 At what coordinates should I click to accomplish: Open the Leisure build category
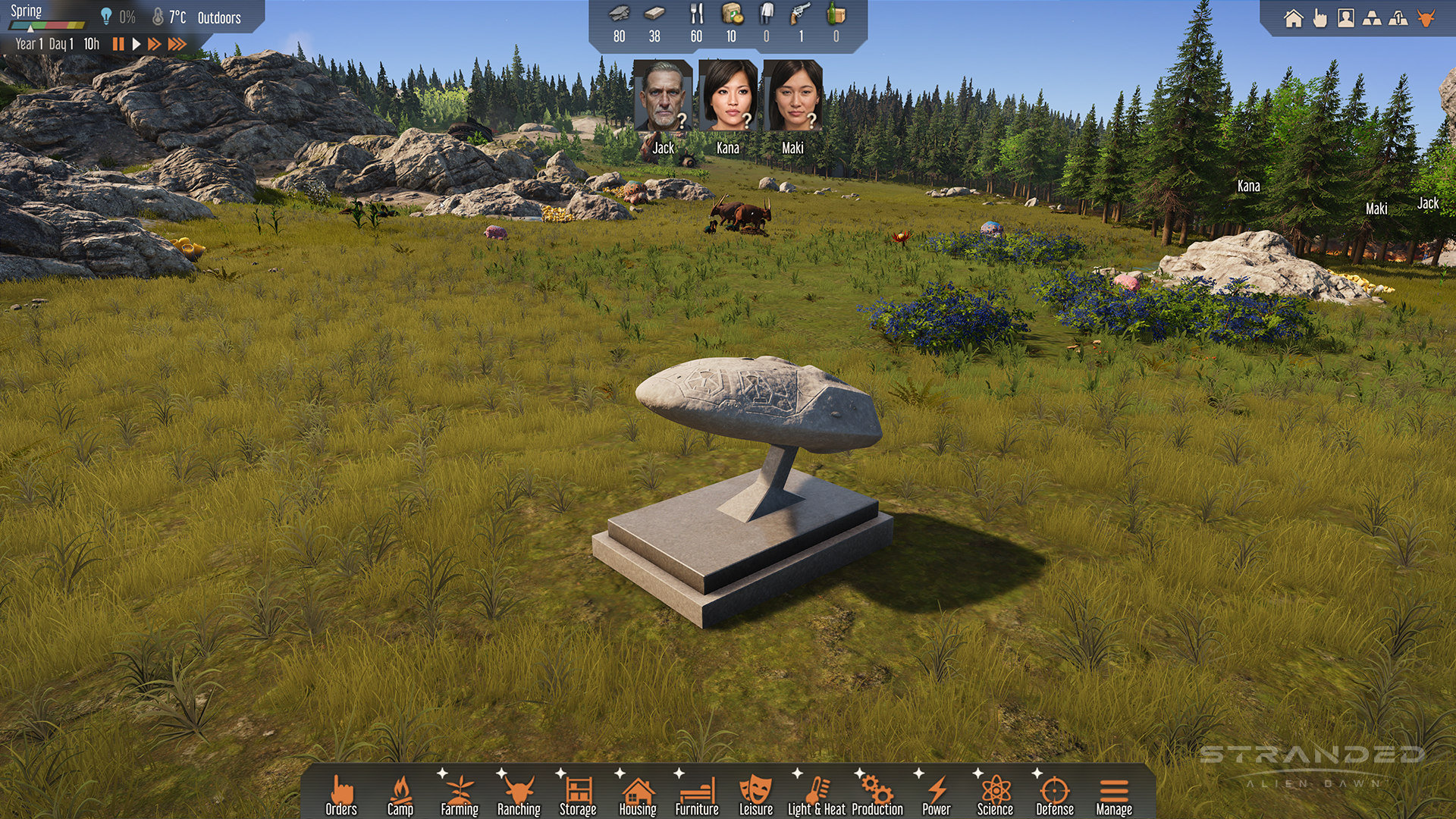[756, 795]
